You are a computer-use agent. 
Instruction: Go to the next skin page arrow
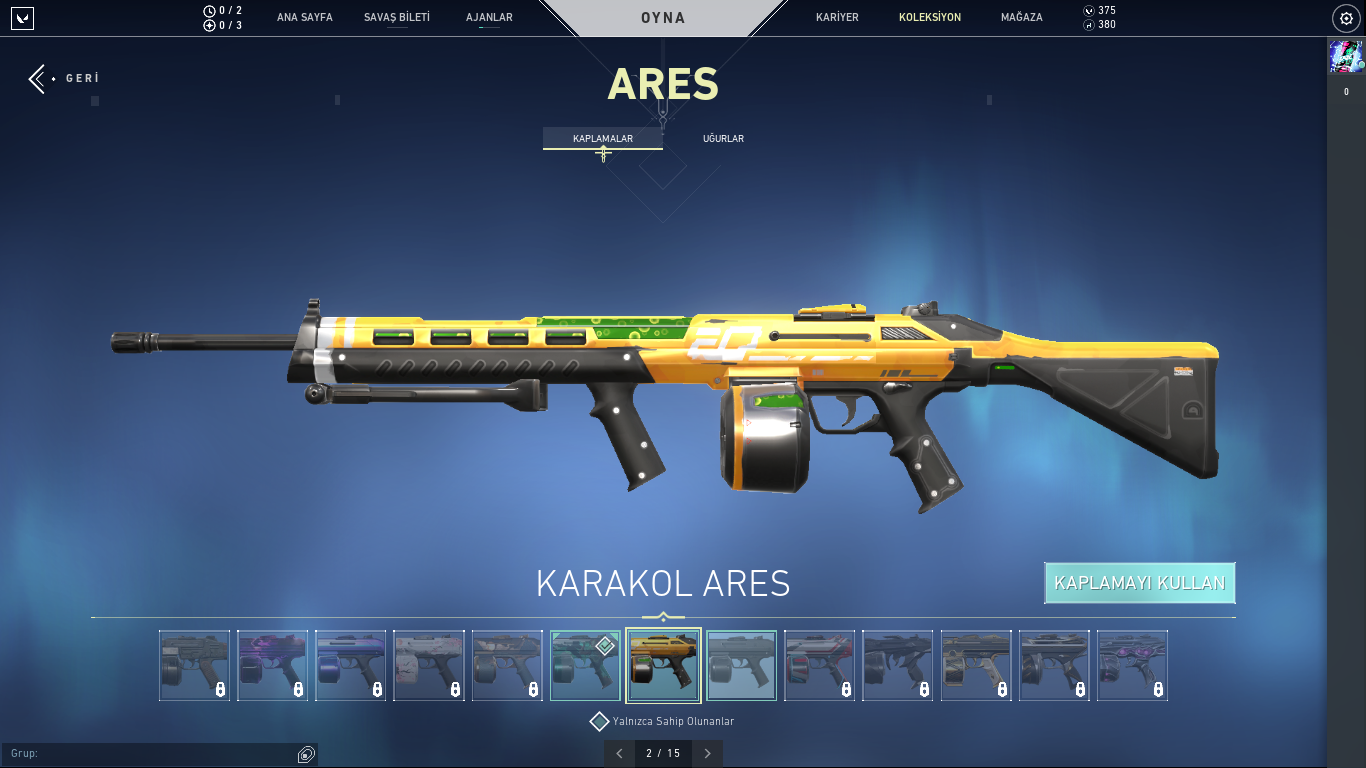707,753
